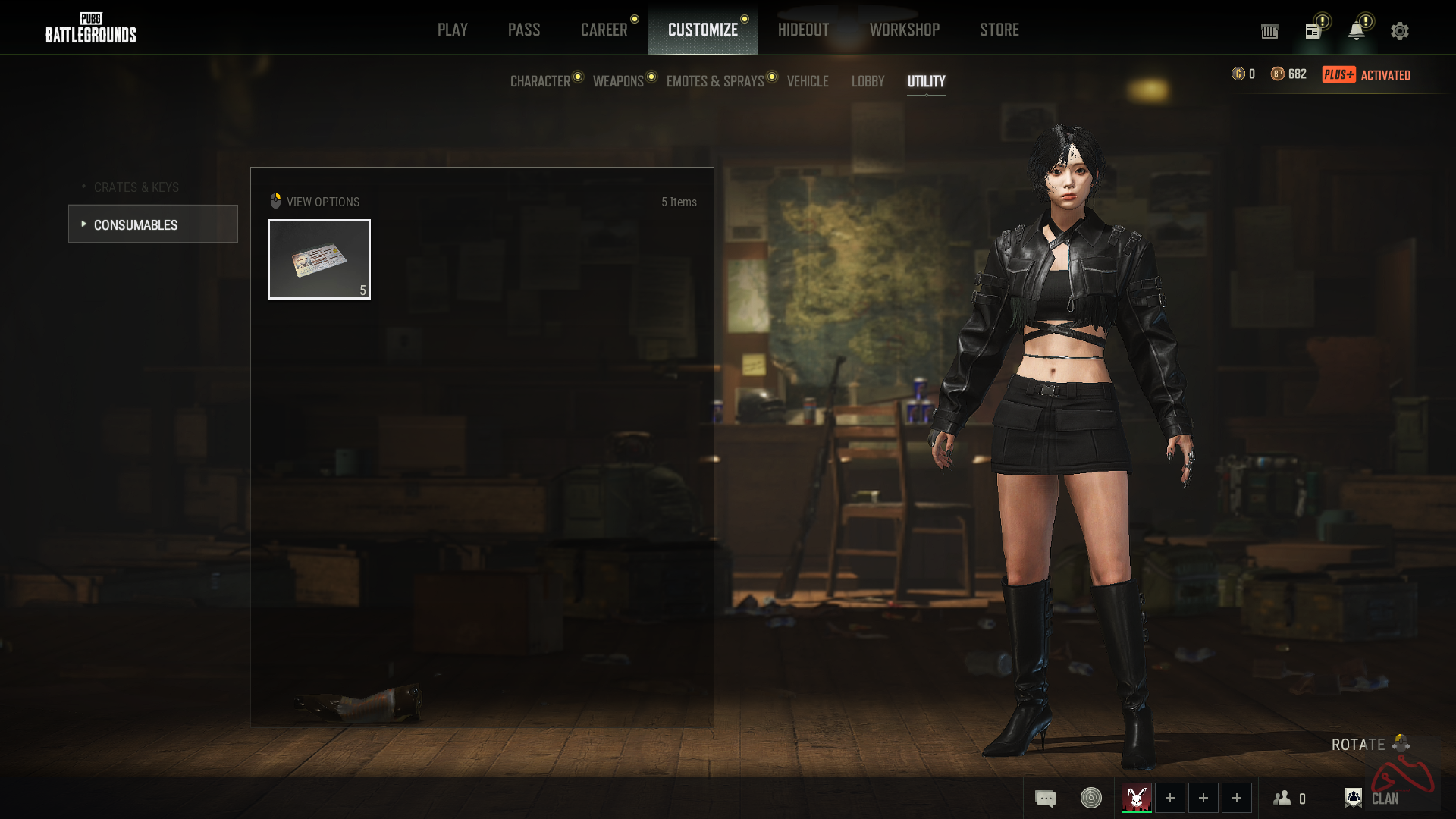
Task: Open the WEAPONS customization tab
Action: (618, 81)
